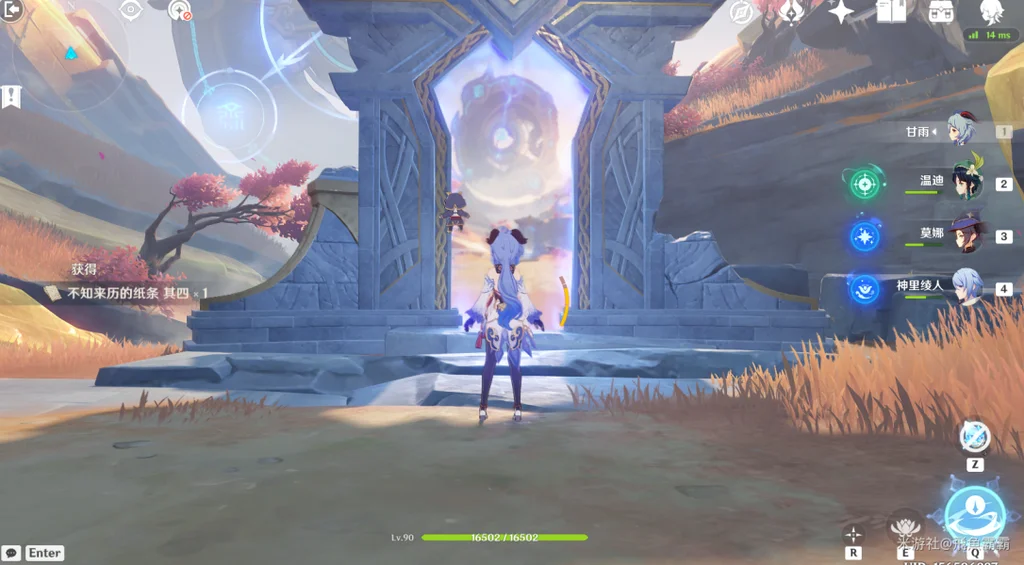Image resolution: width=1024 pixels, height=565 pixels.
Task: Switch to party member 温迪
Action: click(966, 182)
